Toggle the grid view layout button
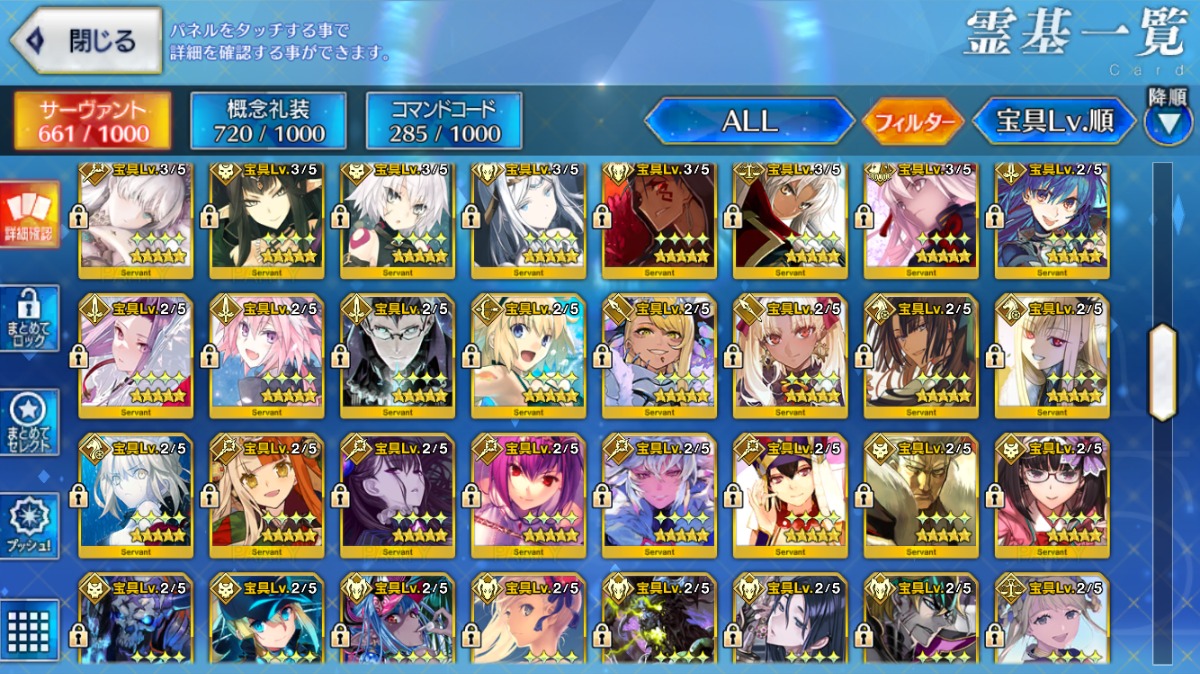1200x674 pixels. [29, 628]
